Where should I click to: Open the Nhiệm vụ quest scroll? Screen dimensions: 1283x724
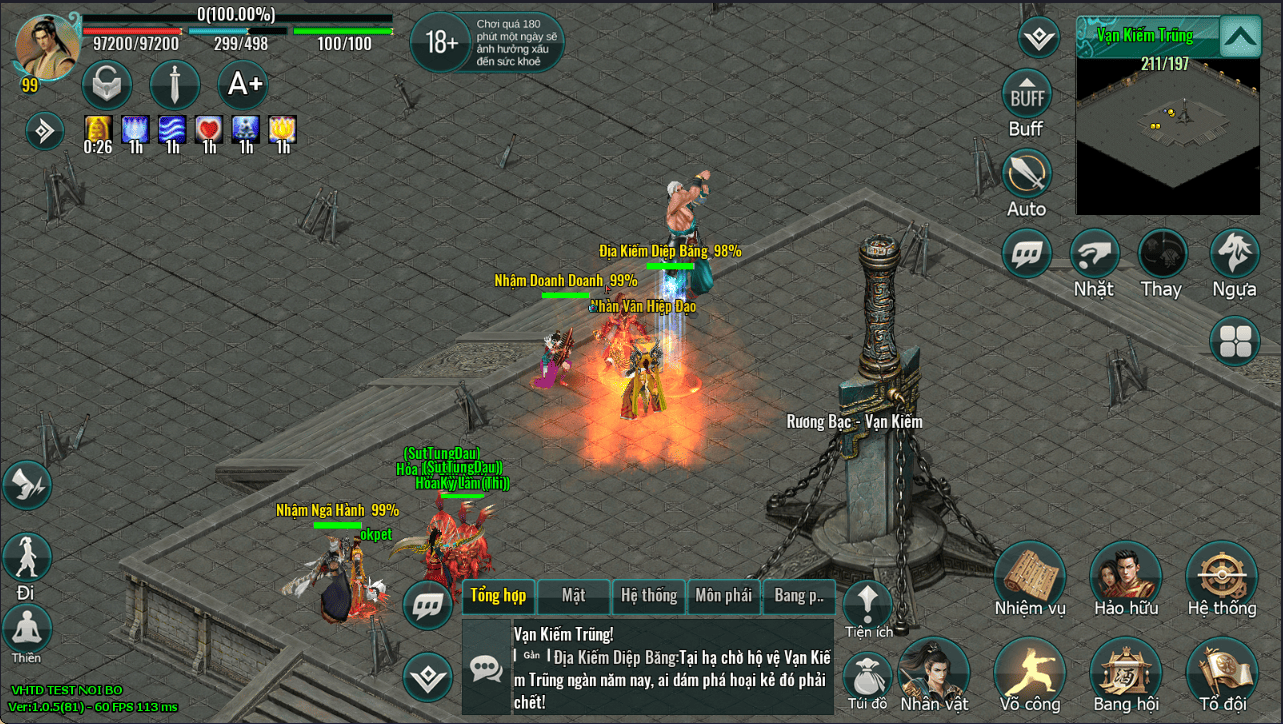point(1030,577)
